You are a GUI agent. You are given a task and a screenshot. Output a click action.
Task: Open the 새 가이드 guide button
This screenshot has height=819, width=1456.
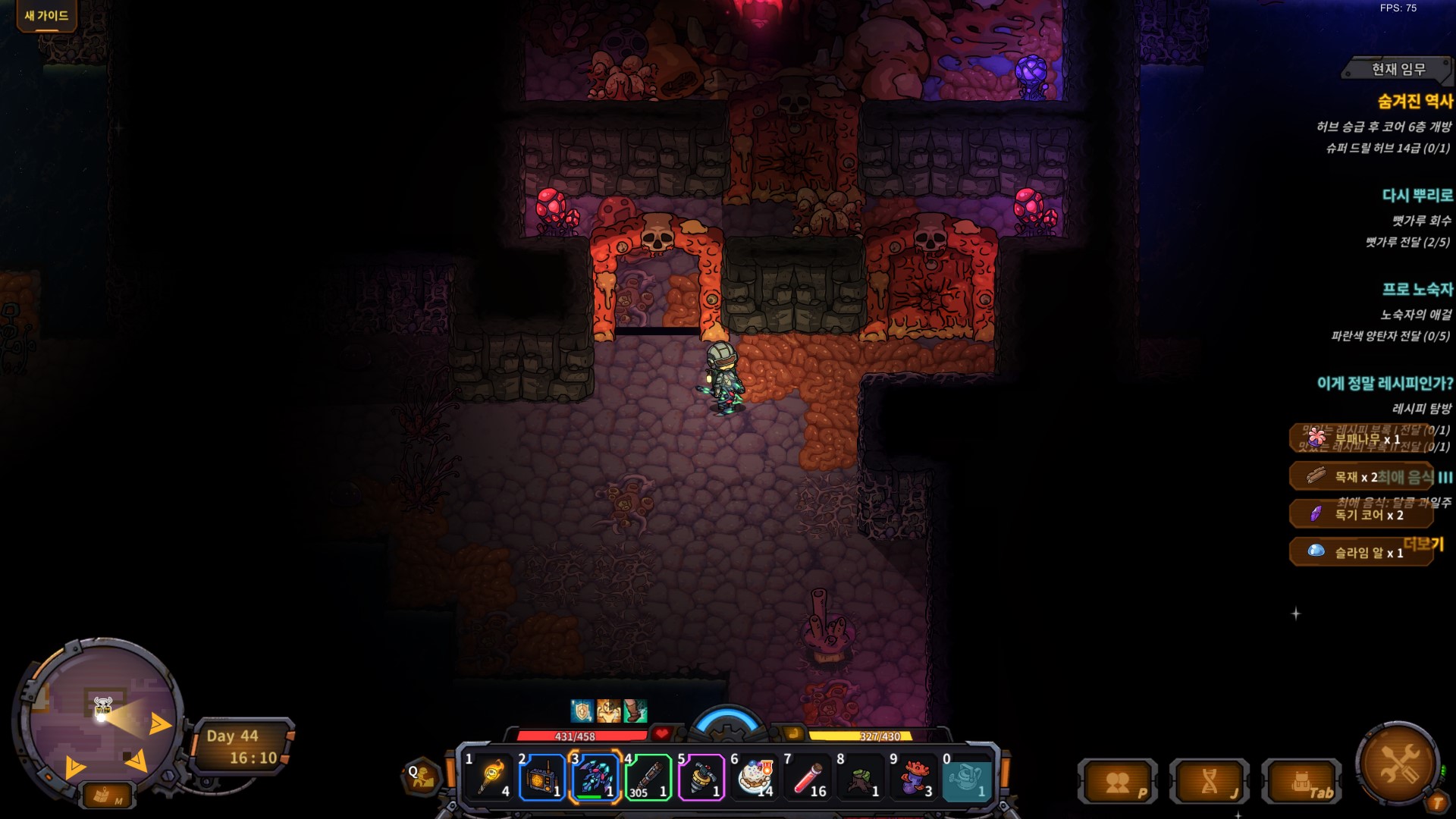click(46, 16)
